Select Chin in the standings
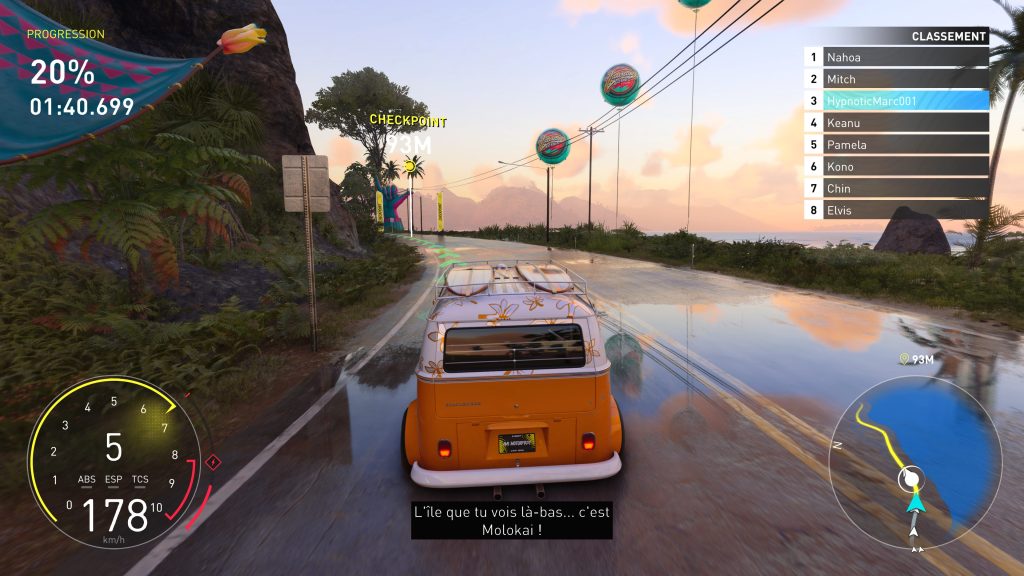 pos(896,188)
